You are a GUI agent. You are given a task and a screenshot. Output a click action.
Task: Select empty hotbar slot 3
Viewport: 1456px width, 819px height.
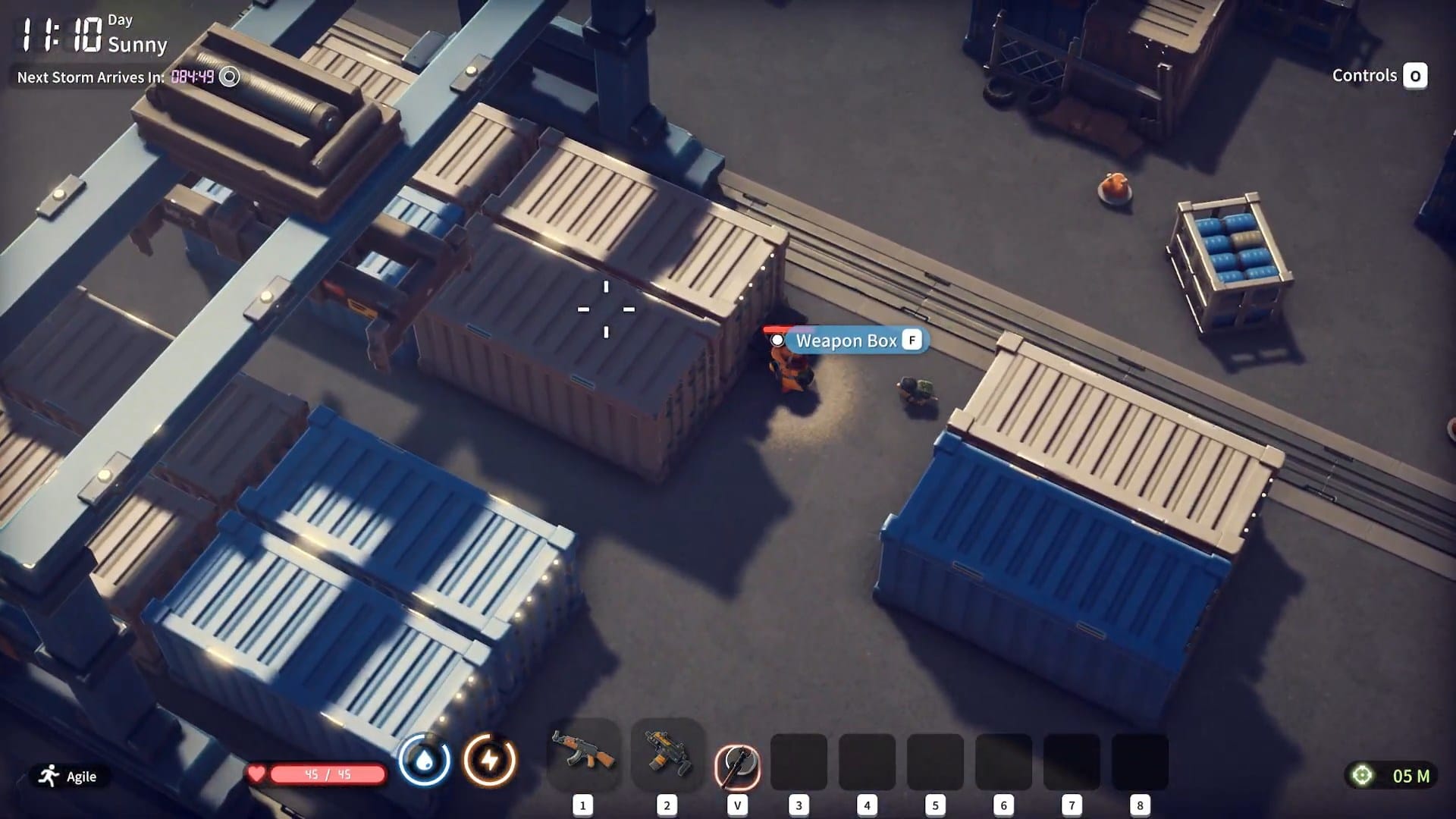pos(800,762)
